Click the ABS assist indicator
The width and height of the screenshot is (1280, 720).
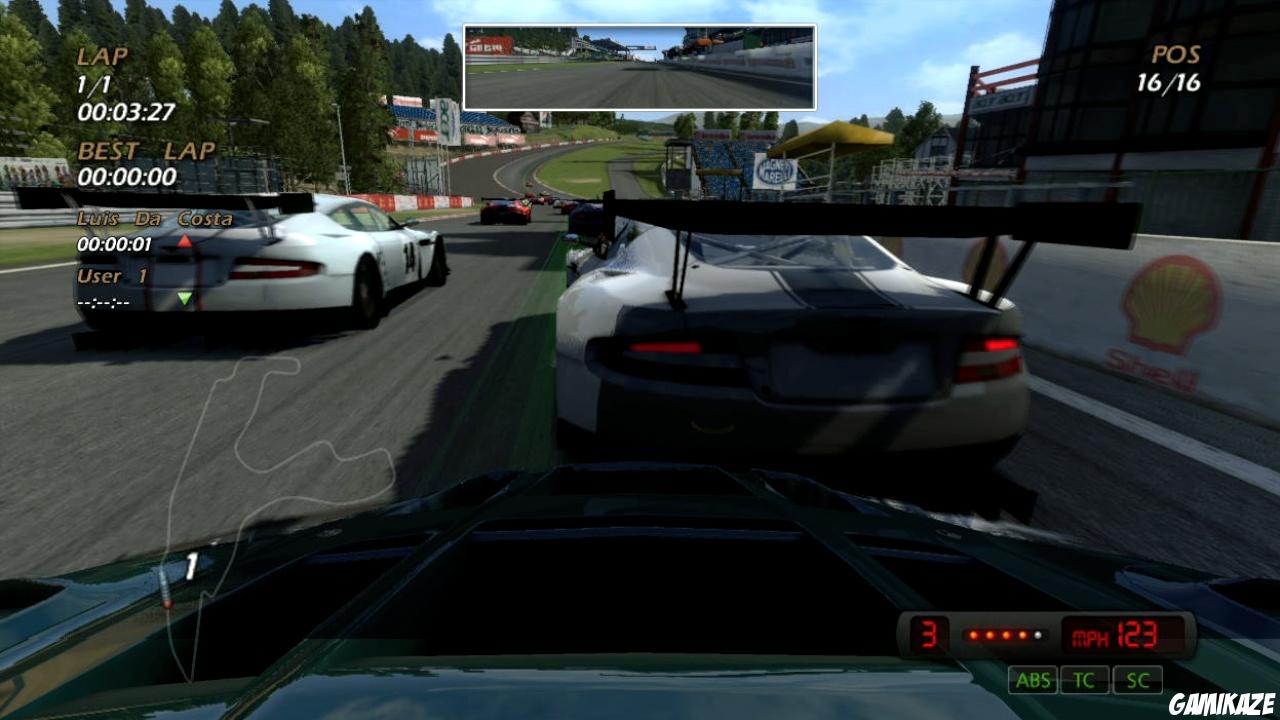click(x=1035, y=681)
